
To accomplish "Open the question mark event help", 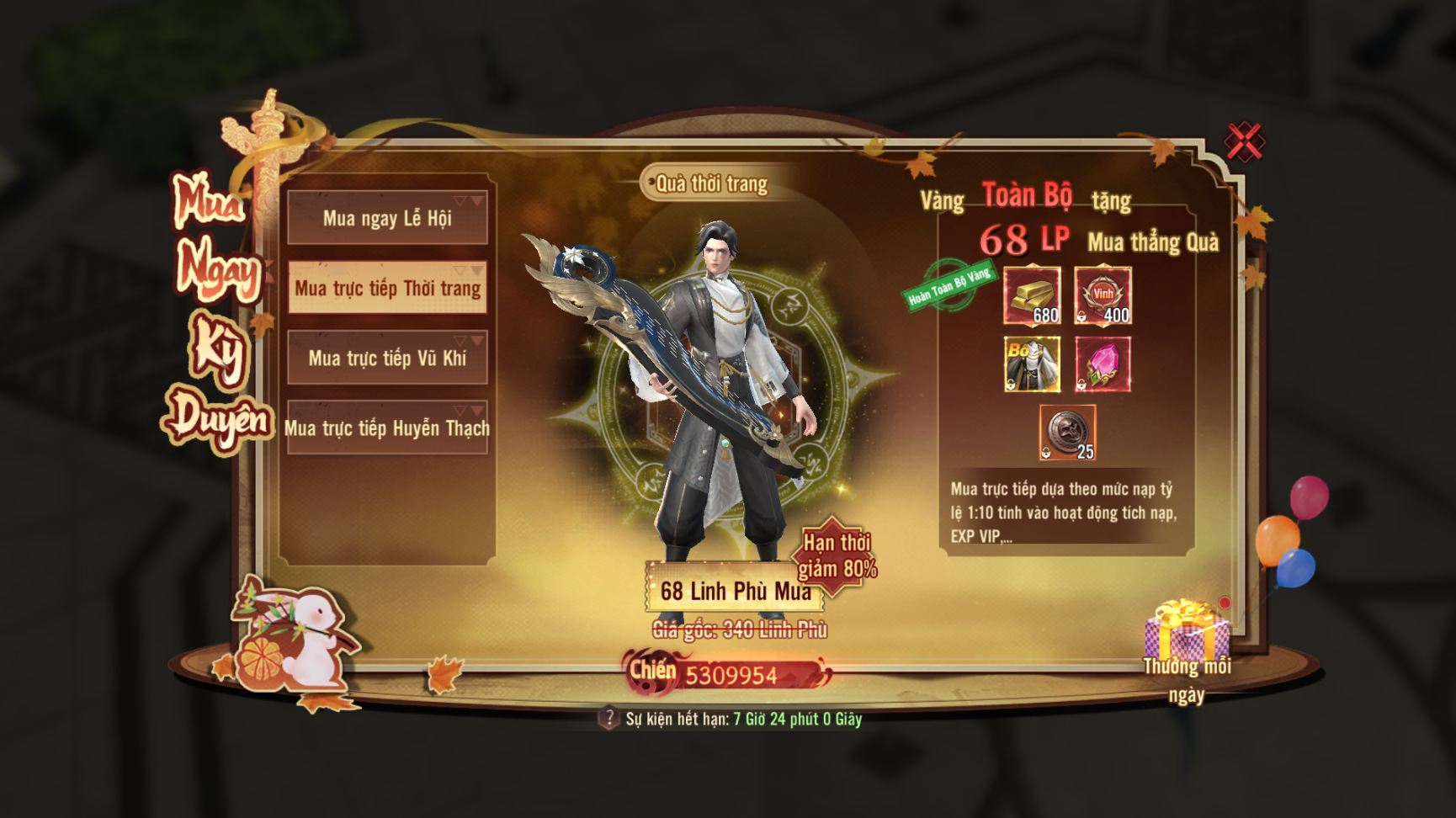I will pyautogui.click(x=608, y=719).
